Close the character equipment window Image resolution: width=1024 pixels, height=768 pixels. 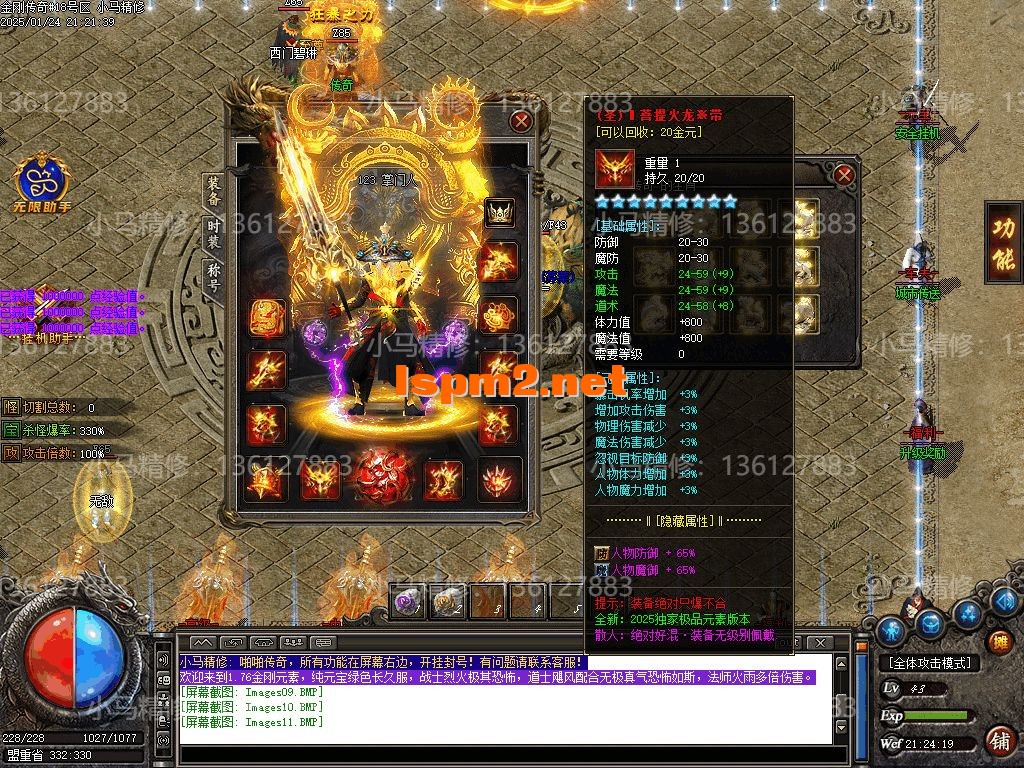[x=521, y=122]
